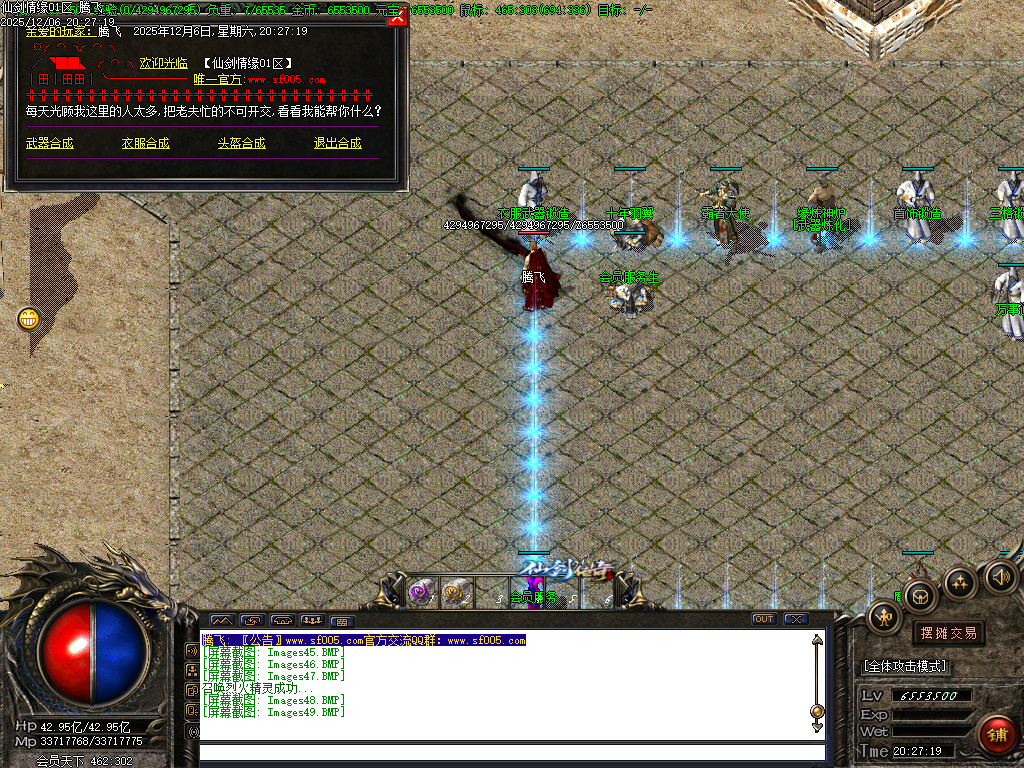The image size is (1024, 768).
Task: Select the 衣服合成 clothing synthesis option
Action: 146,143
